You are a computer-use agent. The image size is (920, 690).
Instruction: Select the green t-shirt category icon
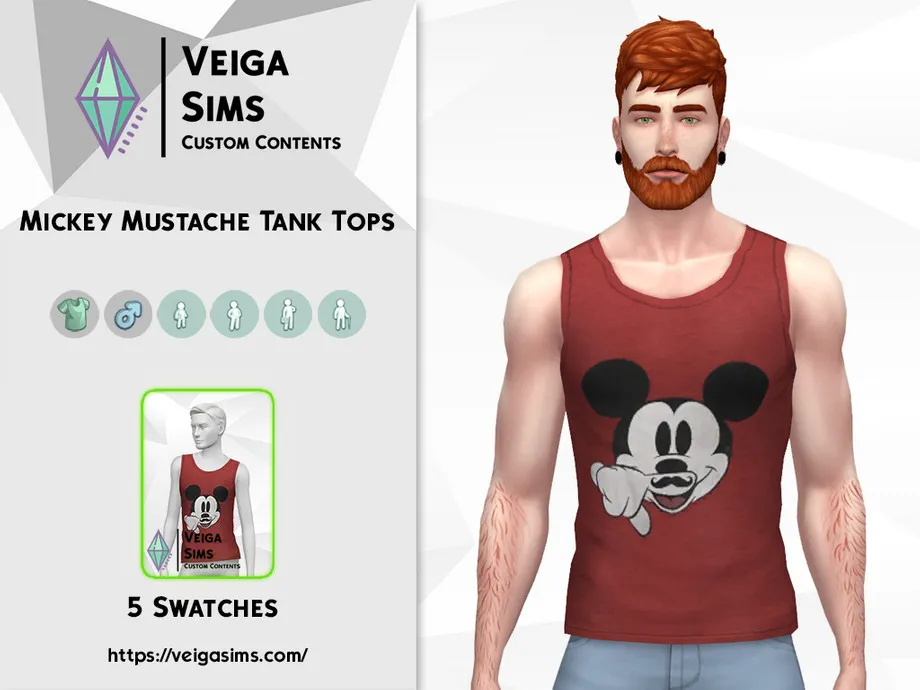tap(74, 316)
